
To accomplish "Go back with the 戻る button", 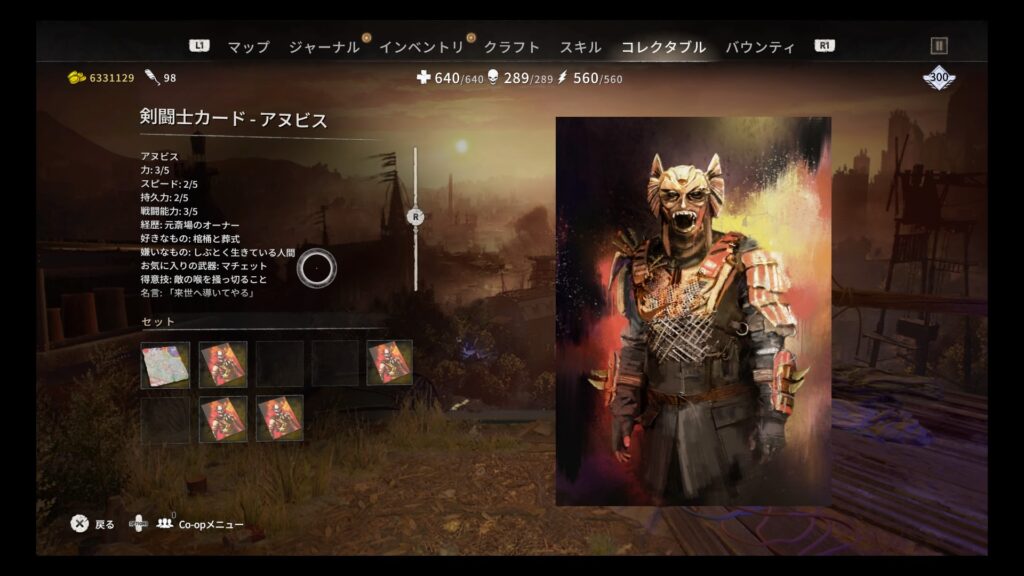I will tap(93, 524).
